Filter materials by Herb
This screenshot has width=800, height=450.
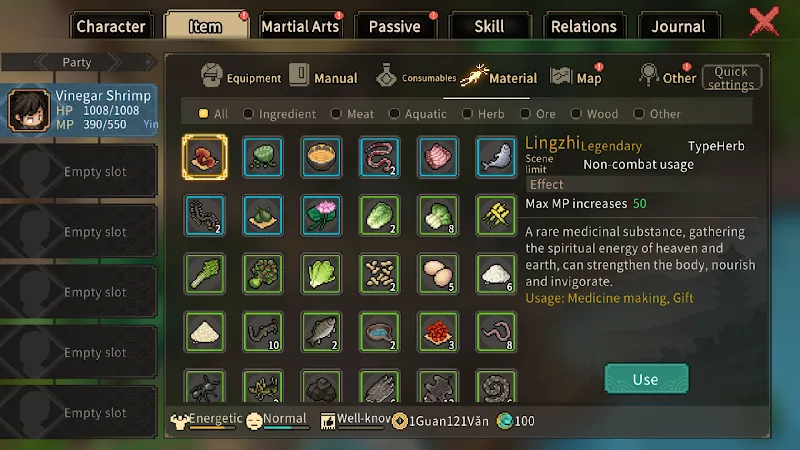(x=482, y=114)
